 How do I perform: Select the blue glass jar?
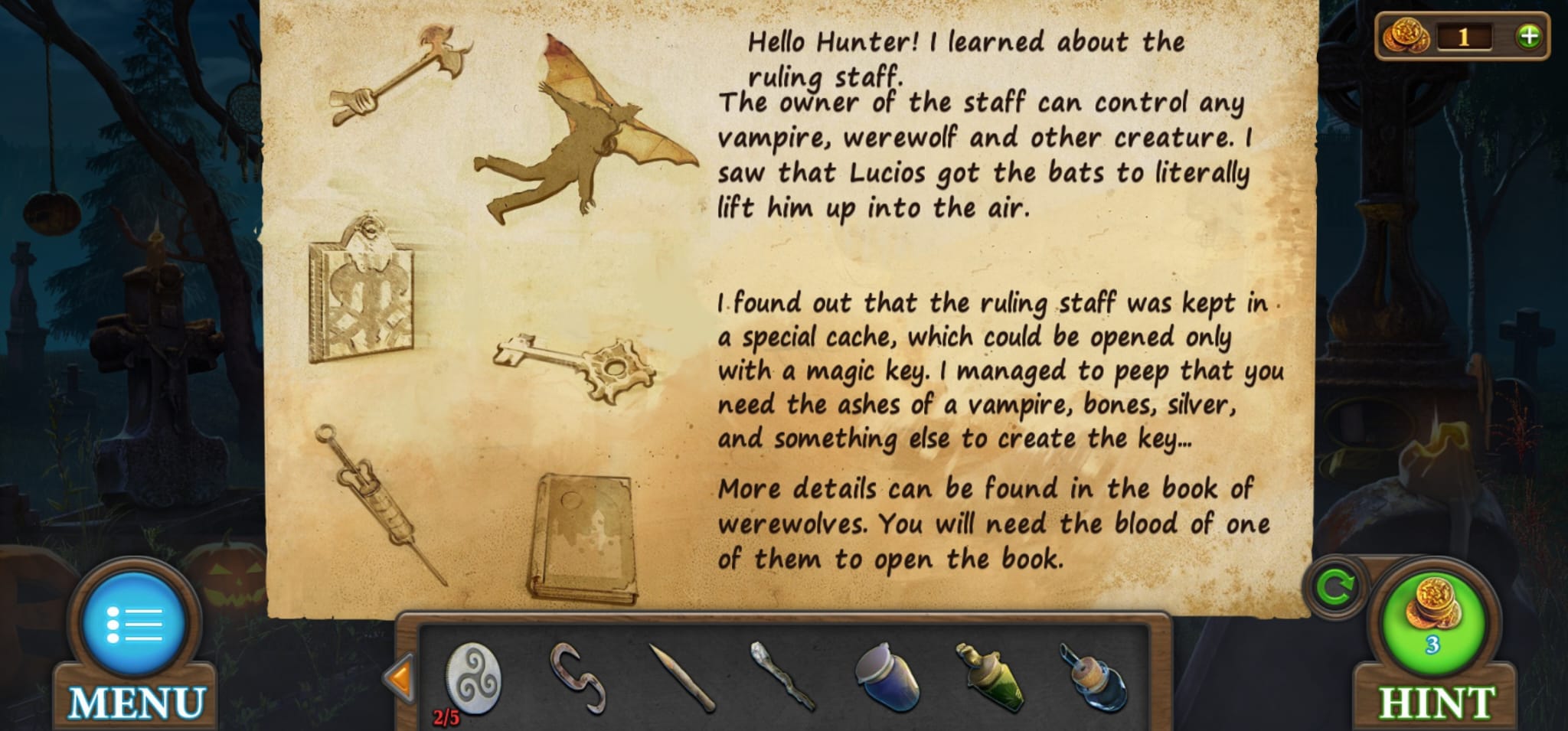[887, 677]
